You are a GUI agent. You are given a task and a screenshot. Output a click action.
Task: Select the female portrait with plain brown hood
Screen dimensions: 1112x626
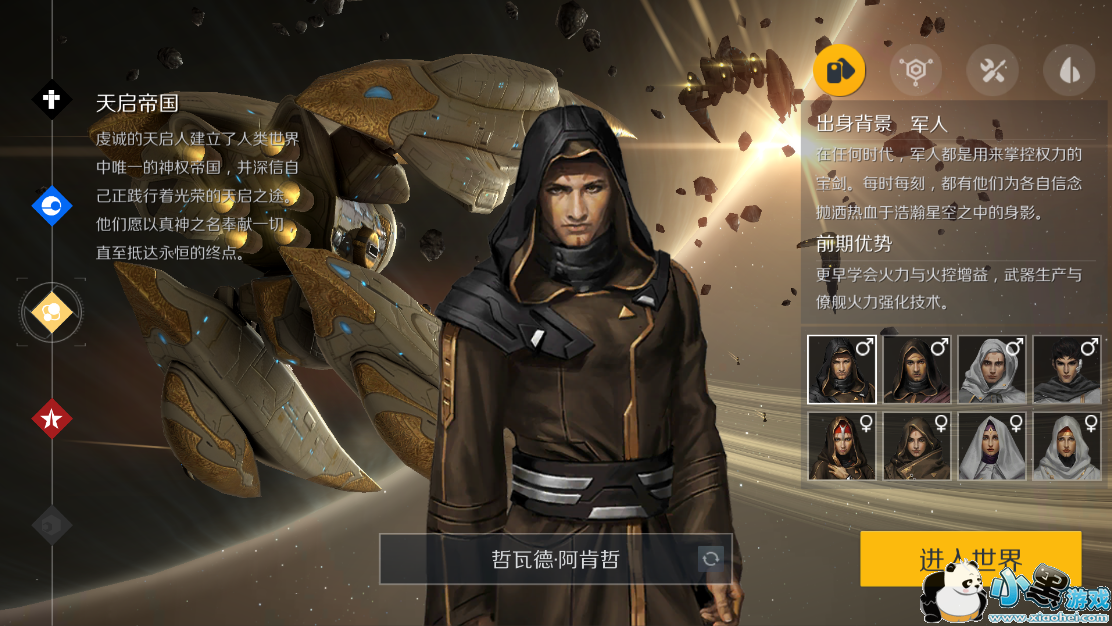pos(917,446)
